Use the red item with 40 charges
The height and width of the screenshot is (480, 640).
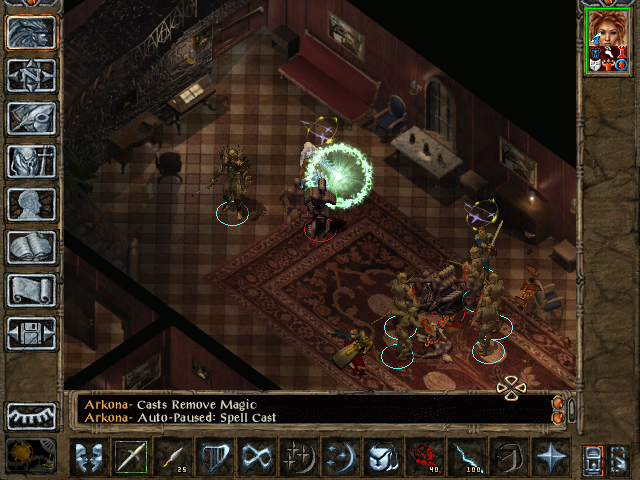(x=425, y=457)
